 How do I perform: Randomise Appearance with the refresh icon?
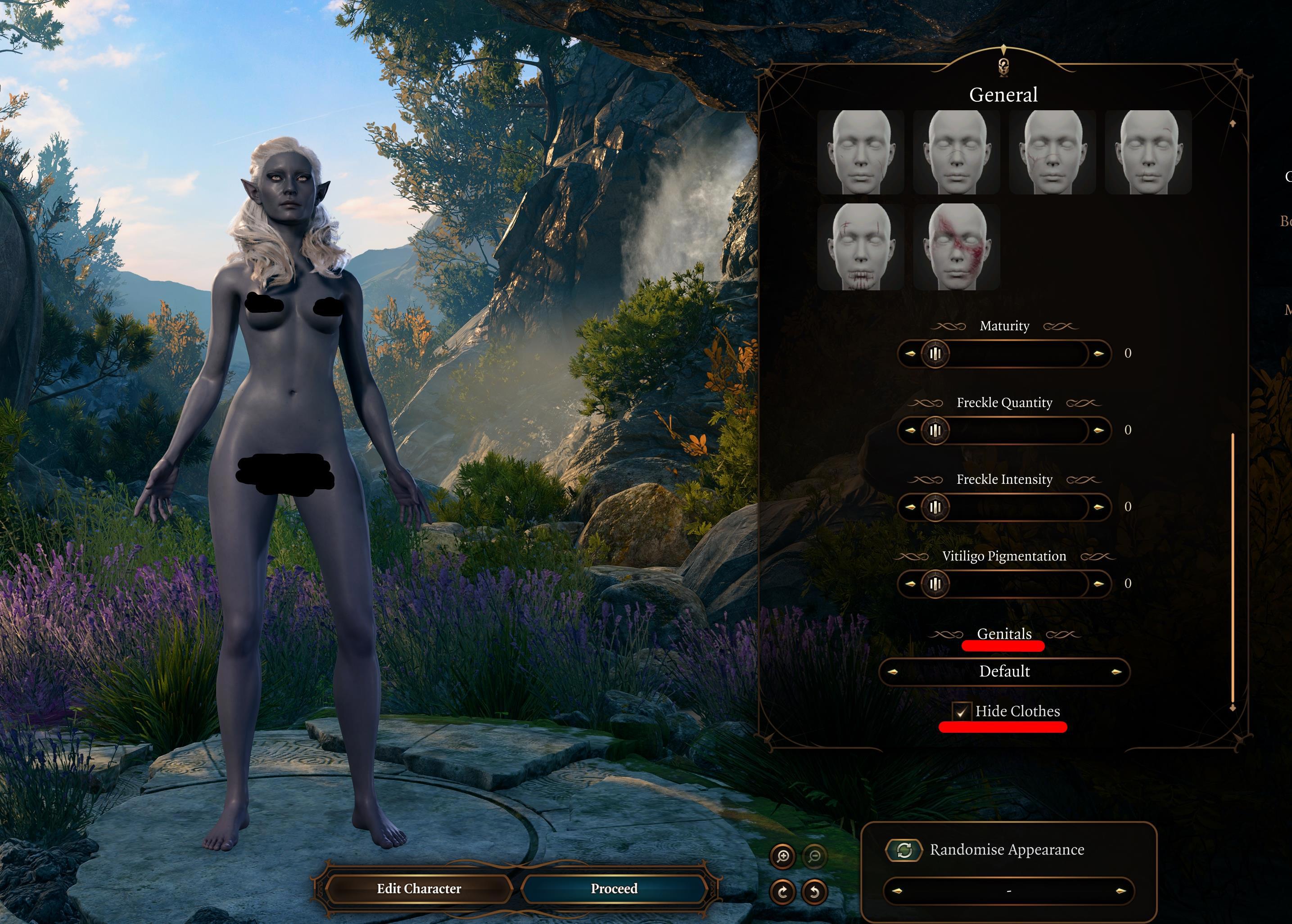[x=904, y=850]
